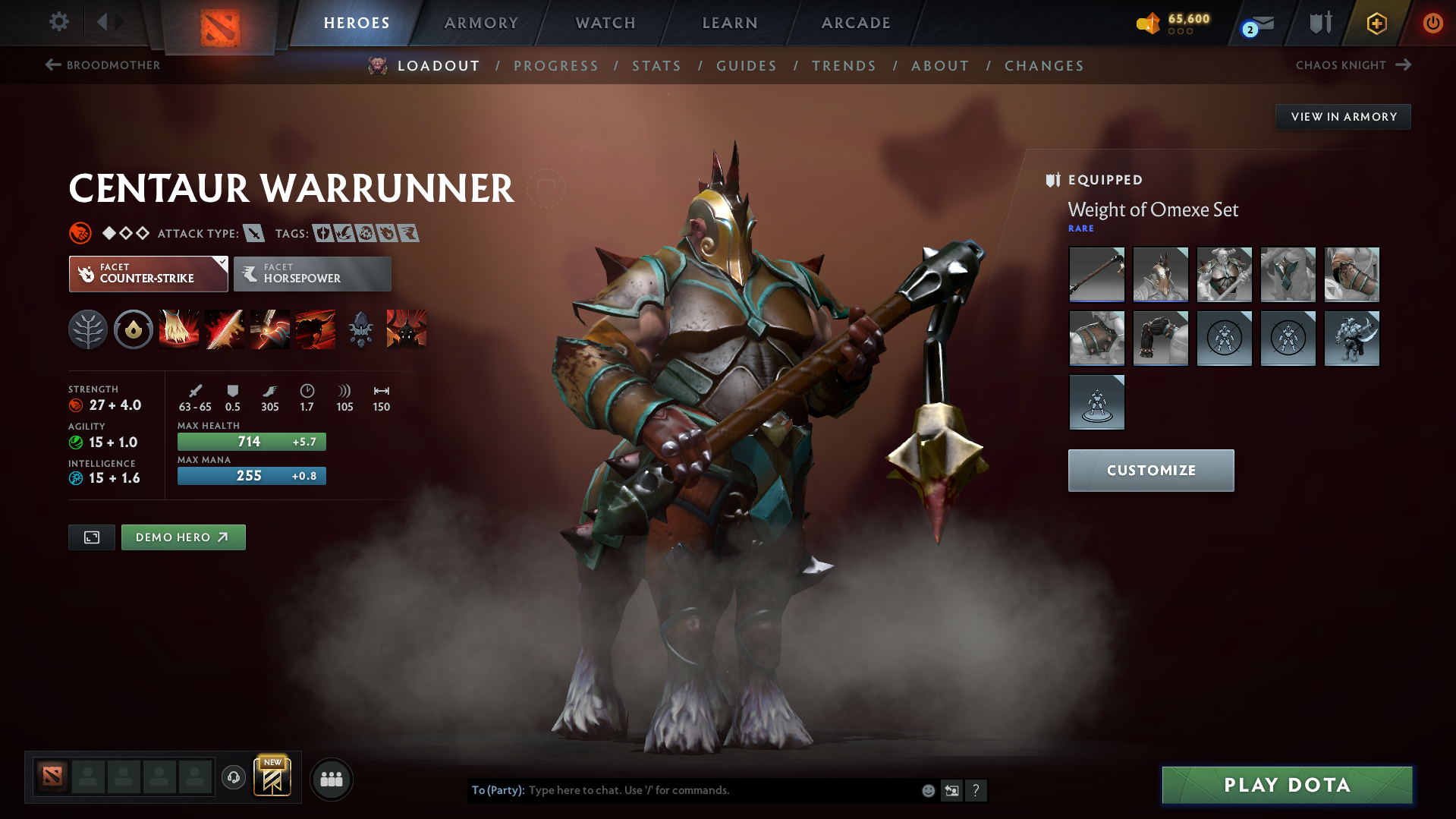The width and height of the screenshot is (1456, 819).
Task: Select the Counter-Strike facet
Action: (x=148, y=273)
